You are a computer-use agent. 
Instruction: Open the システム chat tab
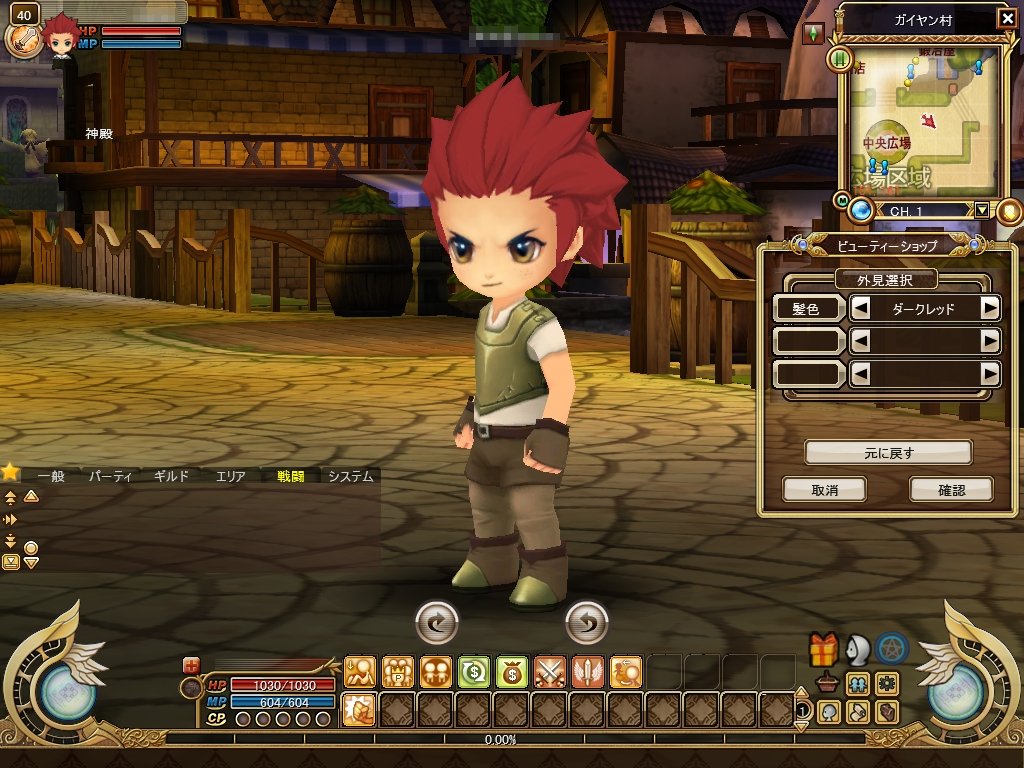(351, 477)
